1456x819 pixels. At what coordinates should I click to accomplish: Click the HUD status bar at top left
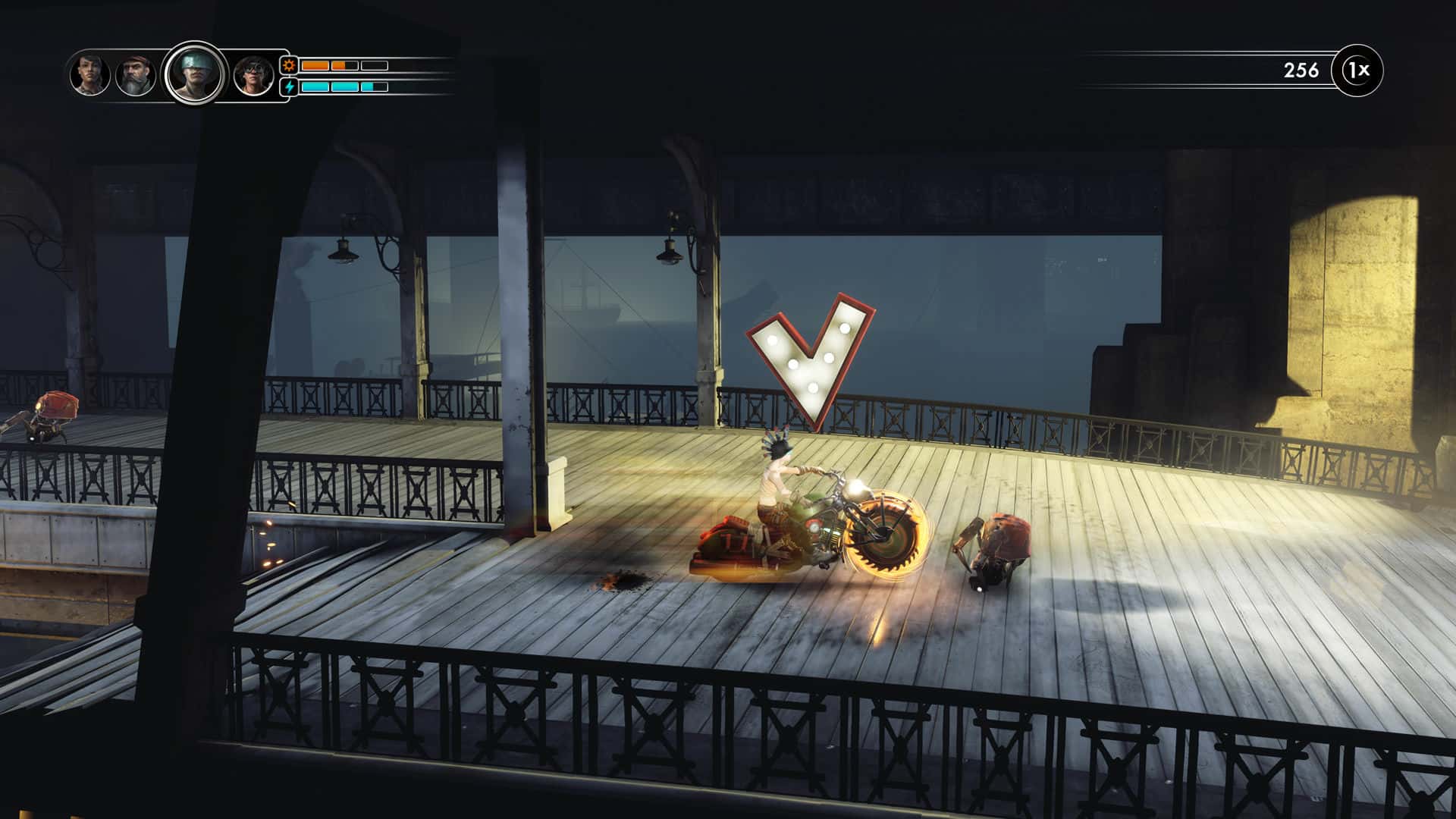tap(227, 76)
